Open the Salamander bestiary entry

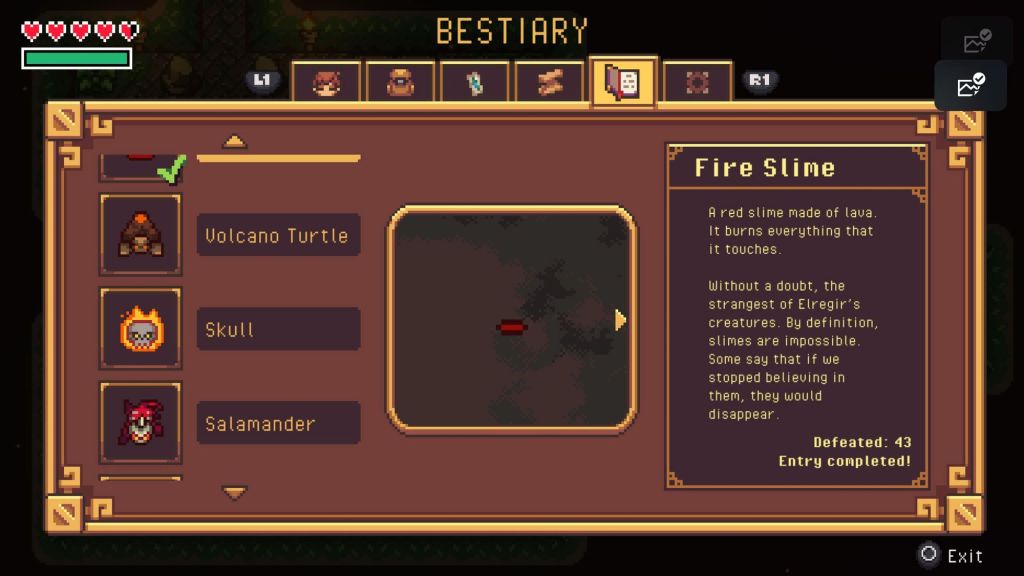(278, 423)
